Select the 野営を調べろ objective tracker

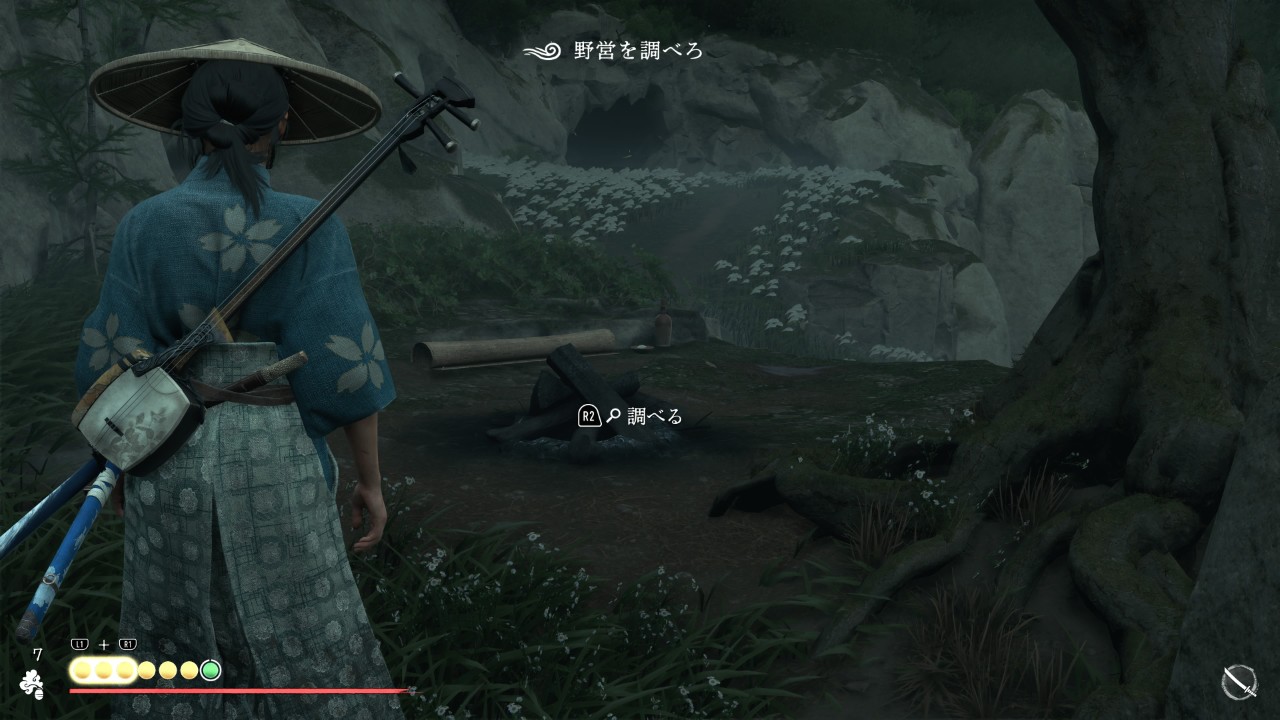pos(614,50)
